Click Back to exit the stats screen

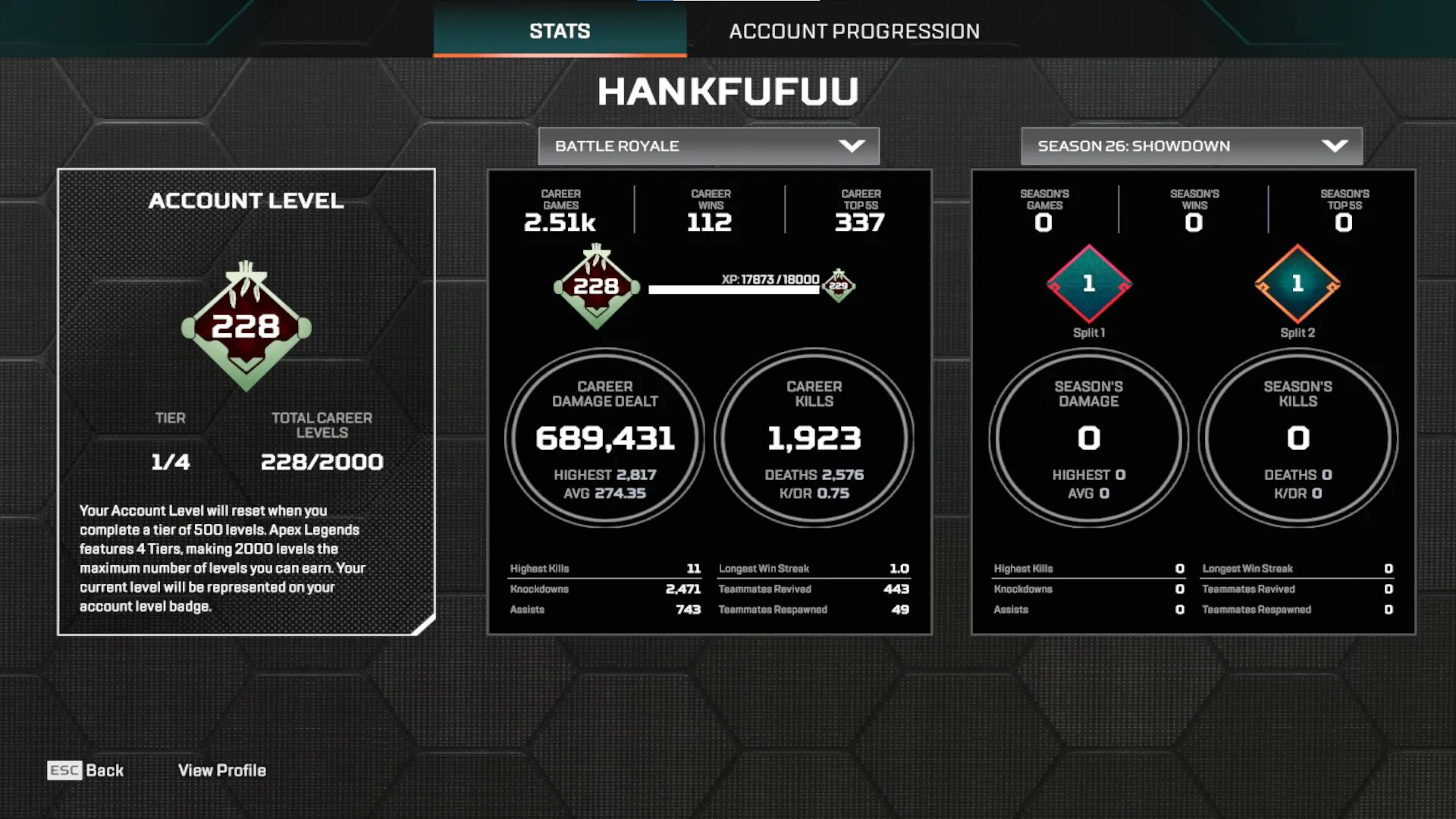[x=104, y=770]
